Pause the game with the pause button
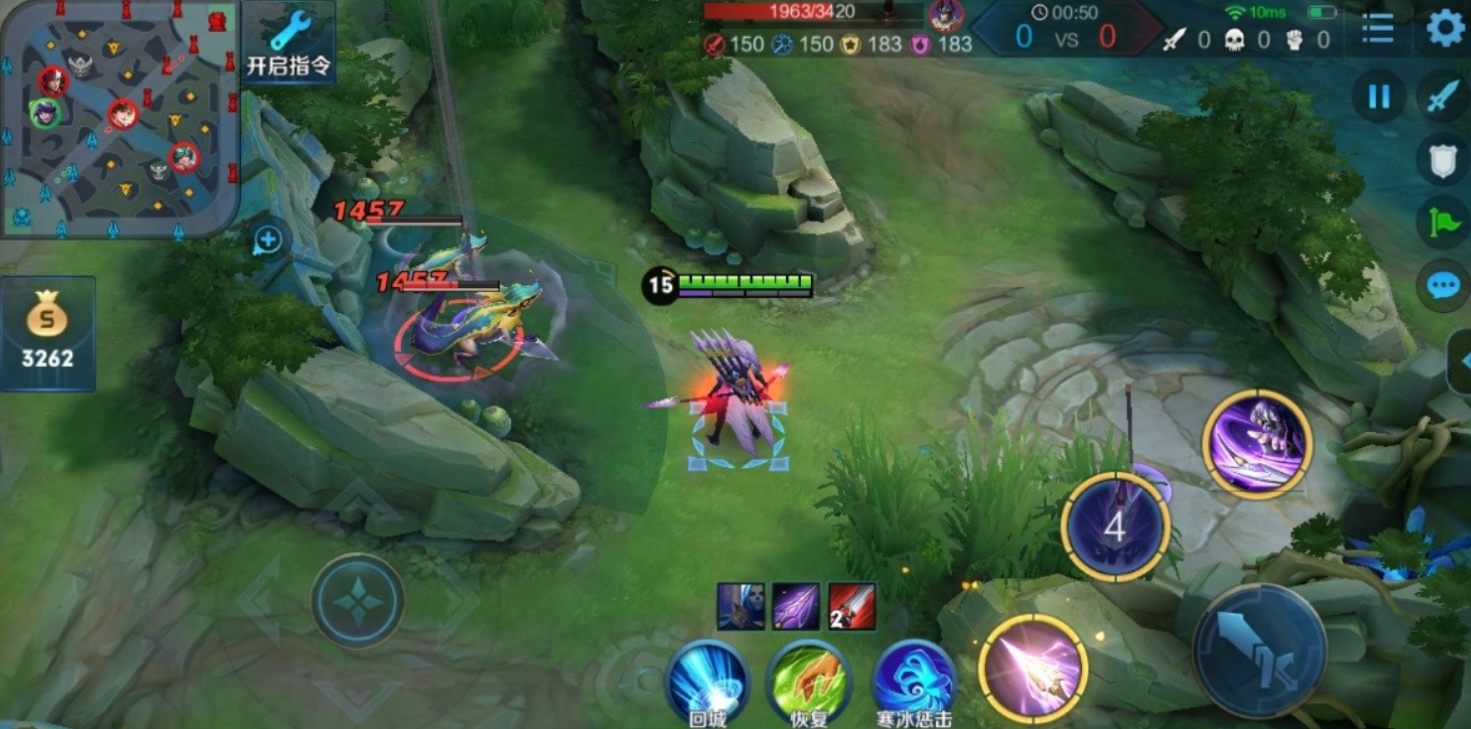Viewport: 1471px width, 729px height. click(1379, 97)
